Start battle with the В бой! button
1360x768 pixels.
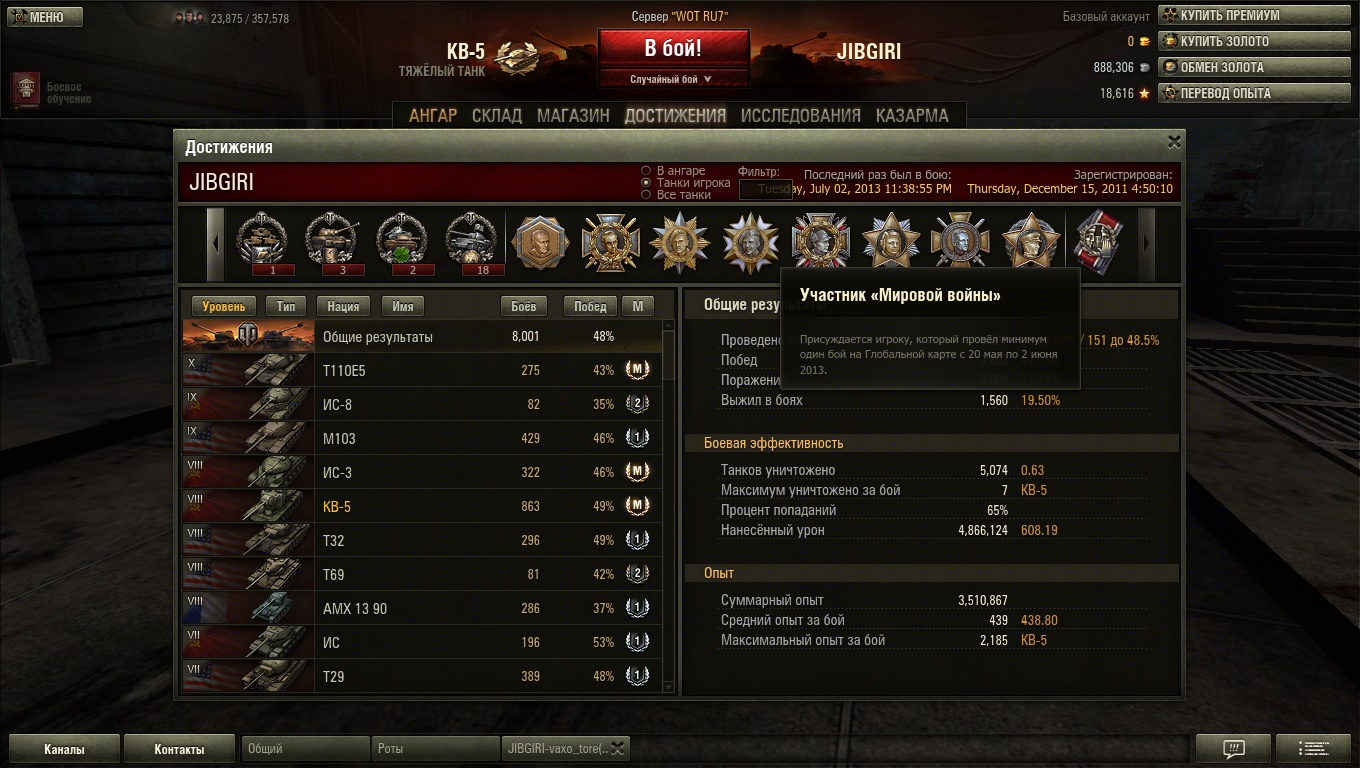[673, 48]
